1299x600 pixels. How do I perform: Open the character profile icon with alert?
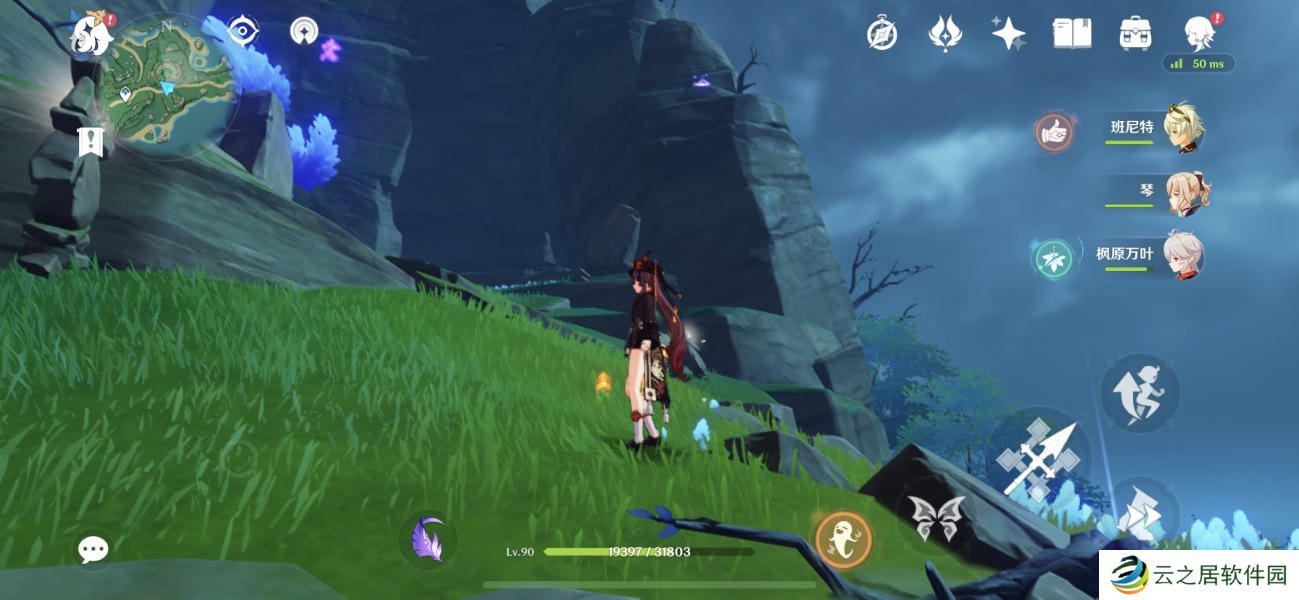1199,34
